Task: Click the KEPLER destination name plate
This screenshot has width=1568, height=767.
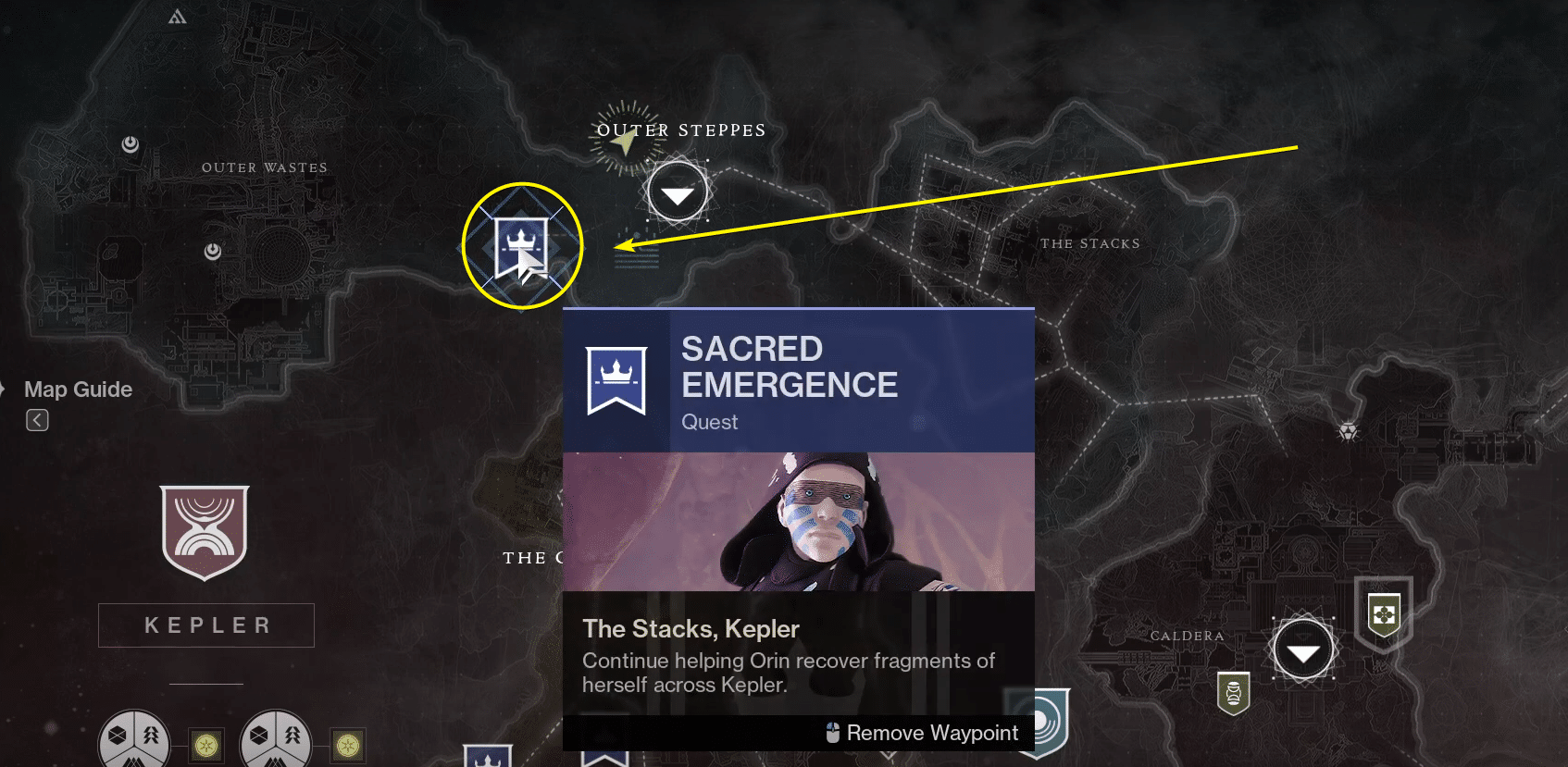Action: pos(205,625)
